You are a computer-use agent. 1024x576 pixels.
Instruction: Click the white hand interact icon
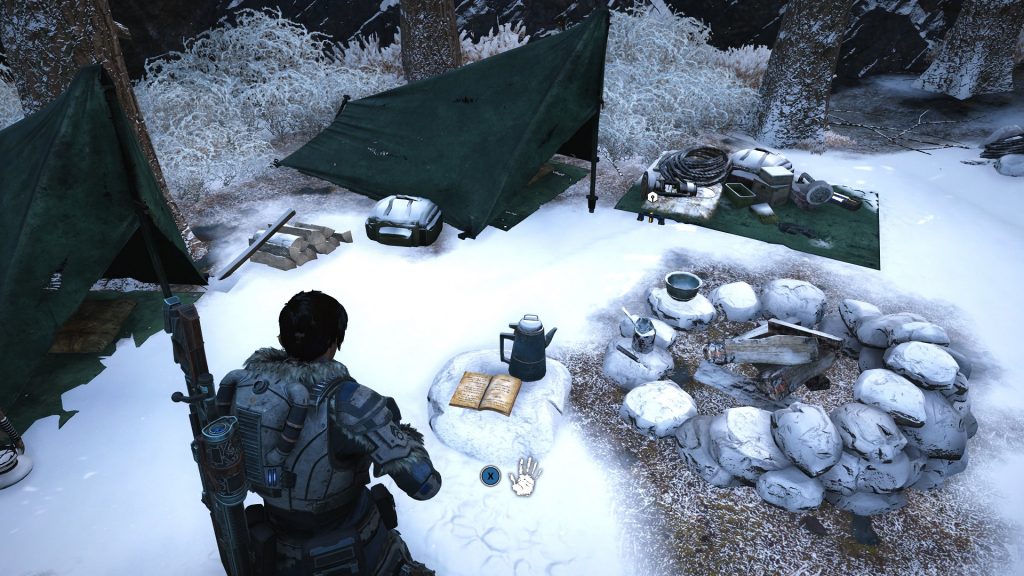525,475
